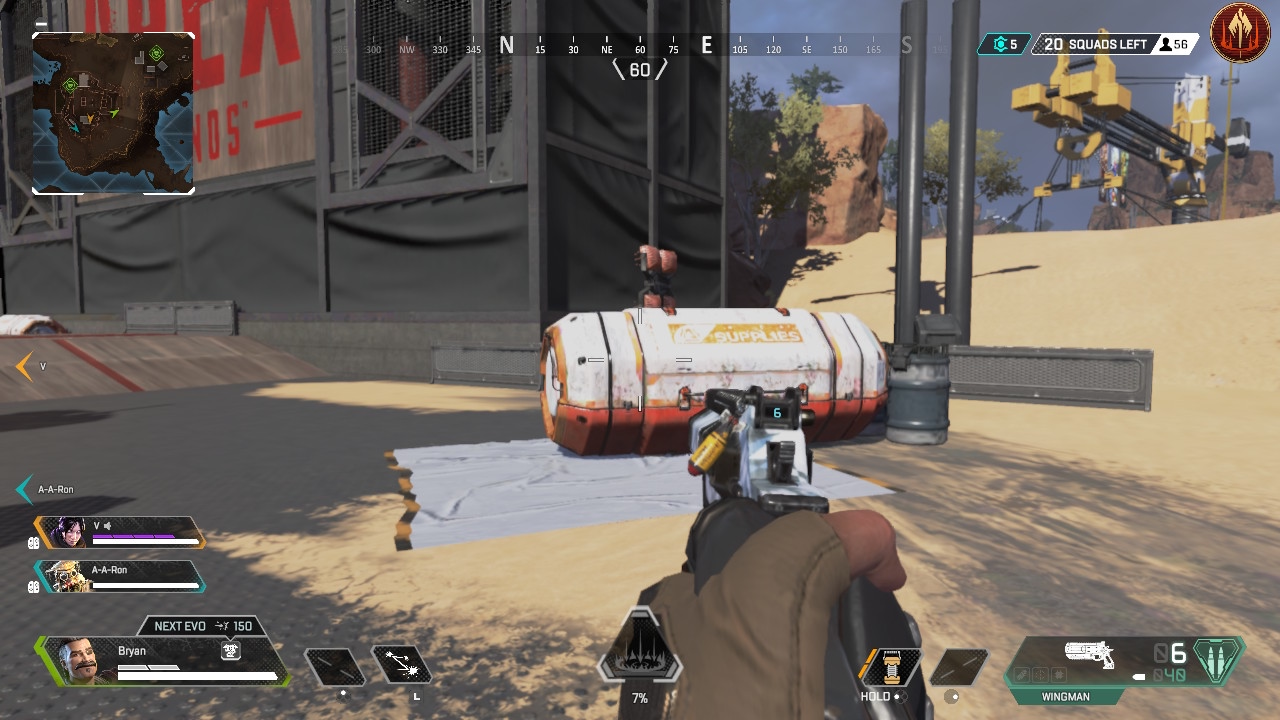Image resolution: width=1280 pixels, height=720 pixels.
Task: Click the player count icon showing 56
Action: [x=1168, y=44]
